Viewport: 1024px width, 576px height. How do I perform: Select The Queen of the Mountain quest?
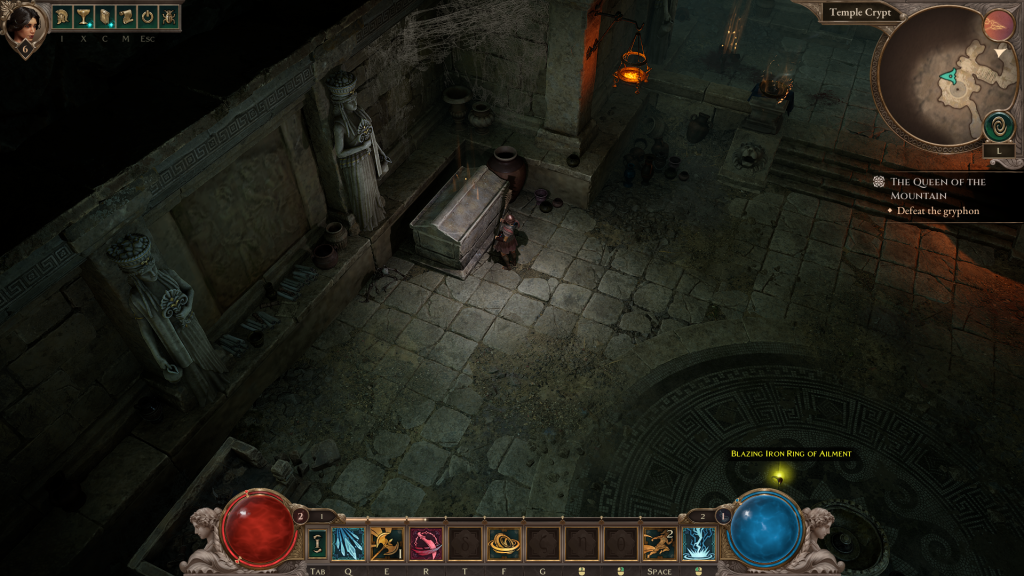(936, 188)
